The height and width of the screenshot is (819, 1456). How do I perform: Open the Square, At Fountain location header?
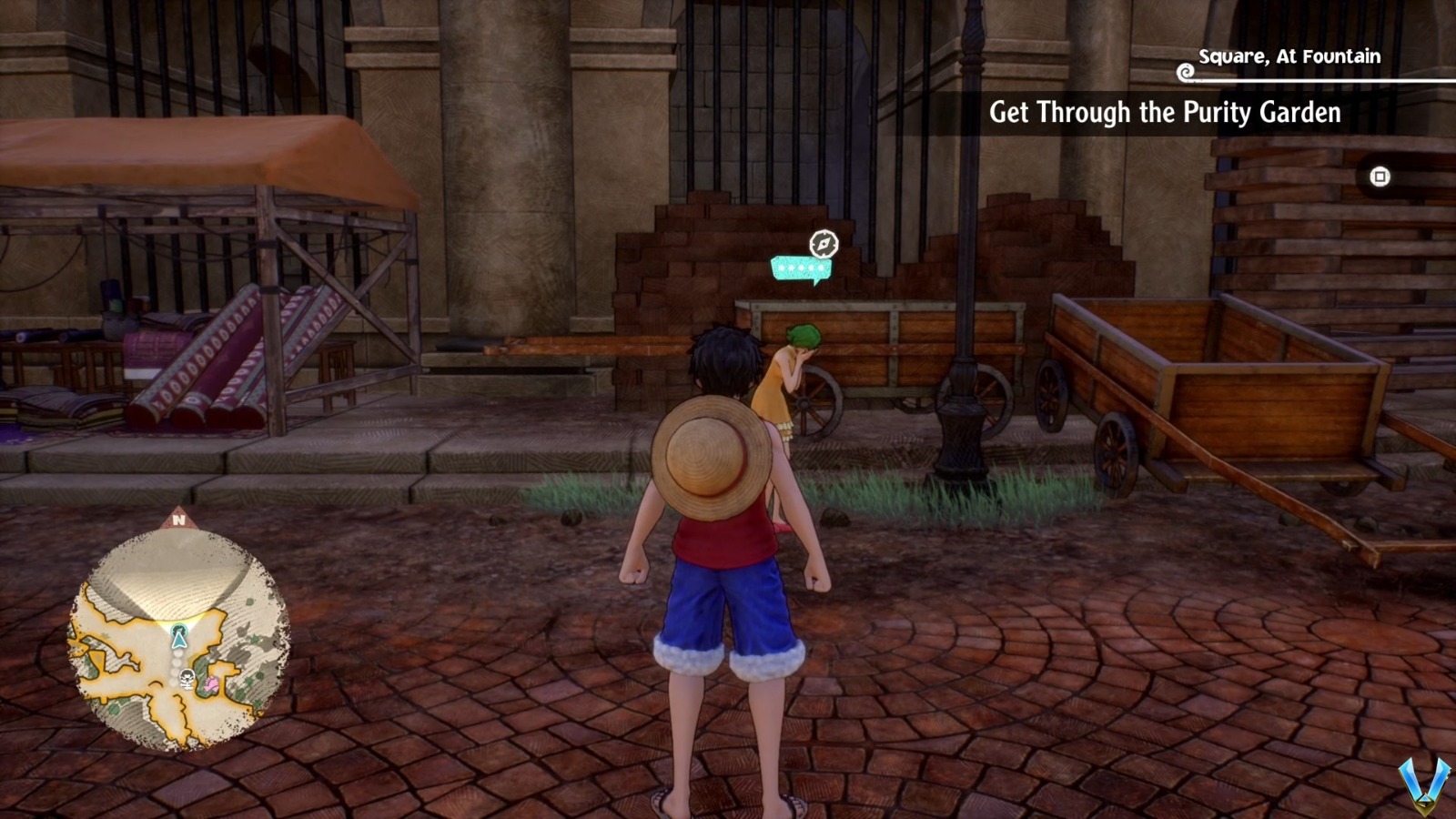point(1290,56)
